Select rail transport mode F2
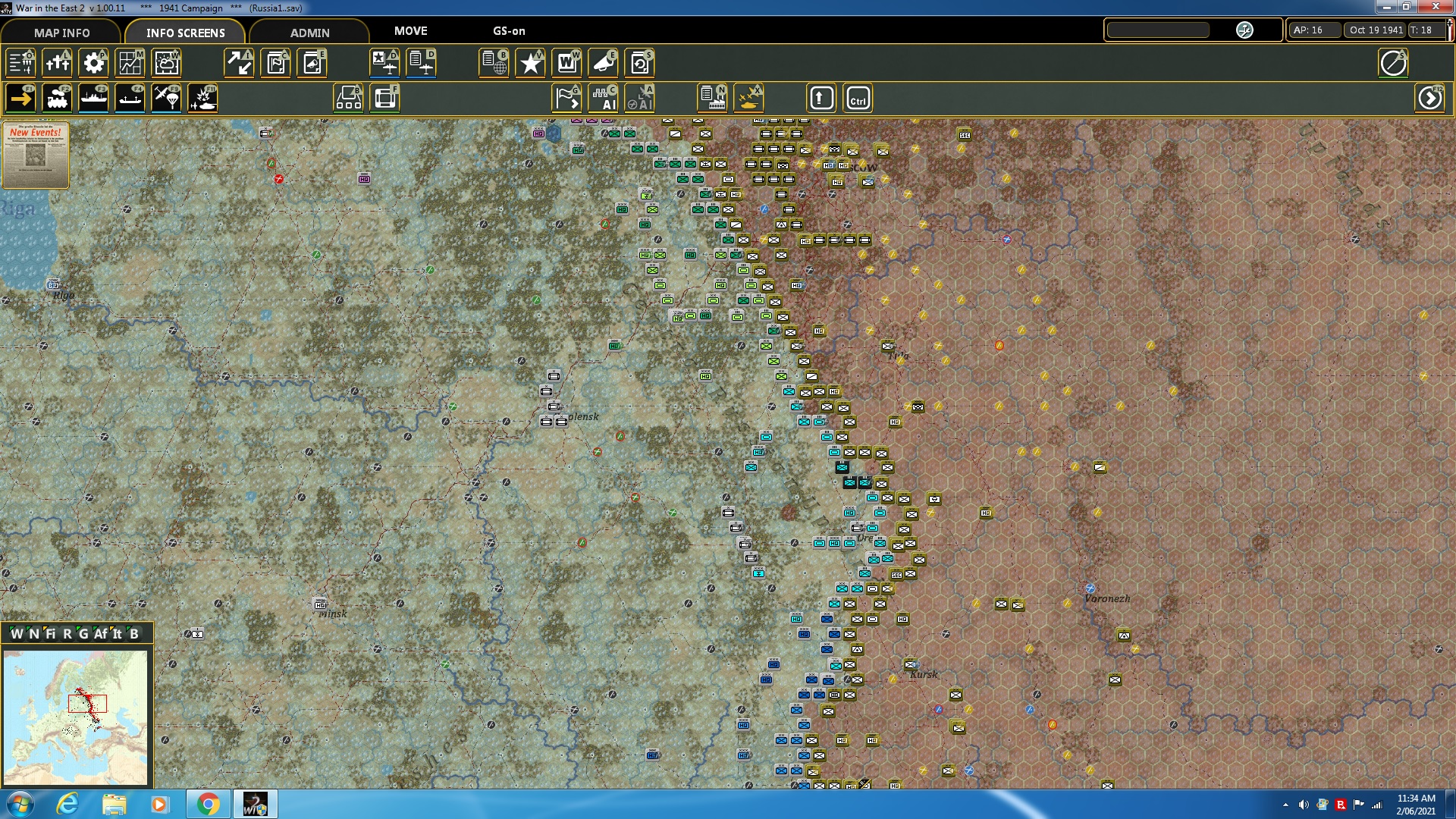The height and width of the screenshot is (819, 1456). [x=58, y=97]
